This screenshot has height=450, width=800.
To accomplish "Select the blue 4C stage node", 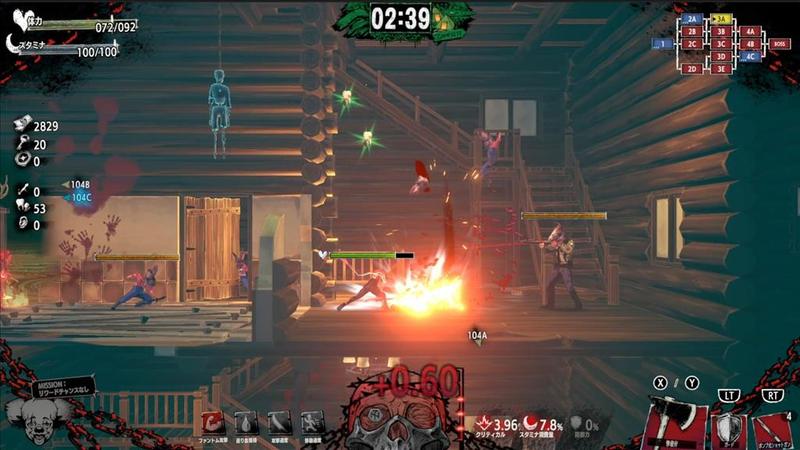I will click(750, 57).
